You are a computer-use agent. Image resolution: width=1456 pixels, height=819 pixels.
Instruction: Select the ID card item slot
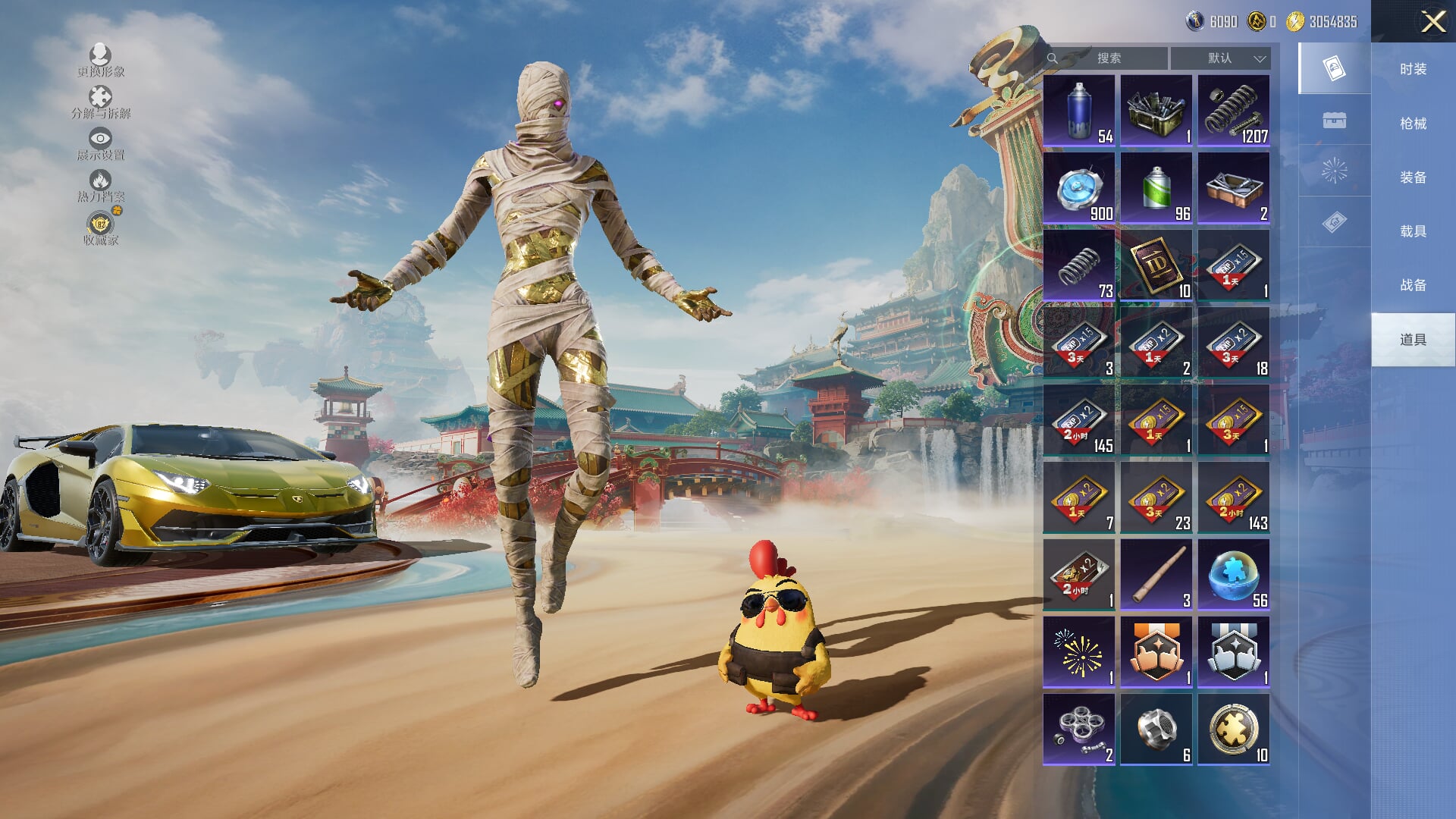pyautogui.click(x=1156, y=265)
